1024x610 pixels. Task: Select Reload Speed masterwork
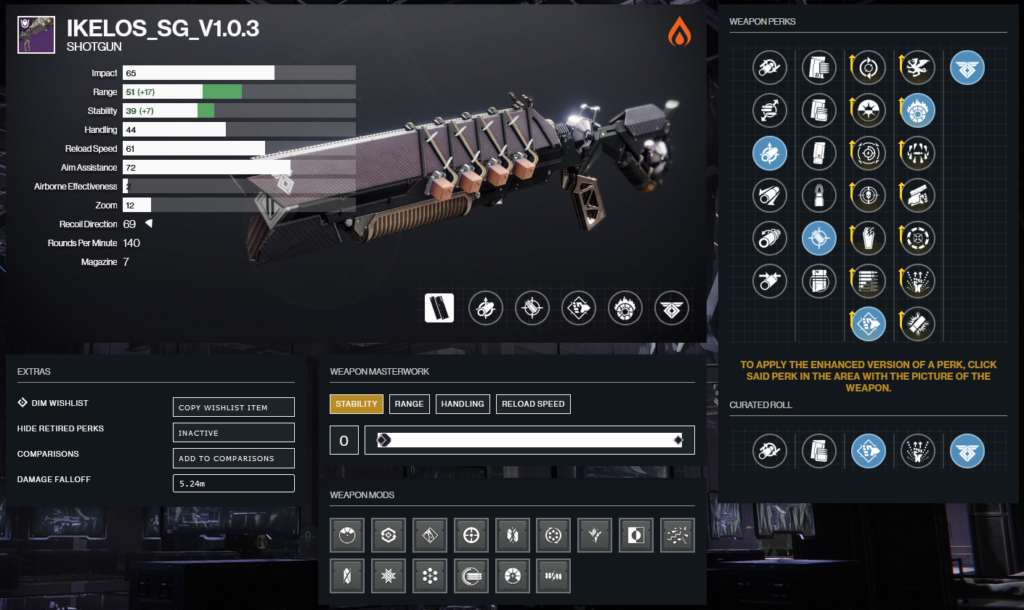click(x=534, y=404)
